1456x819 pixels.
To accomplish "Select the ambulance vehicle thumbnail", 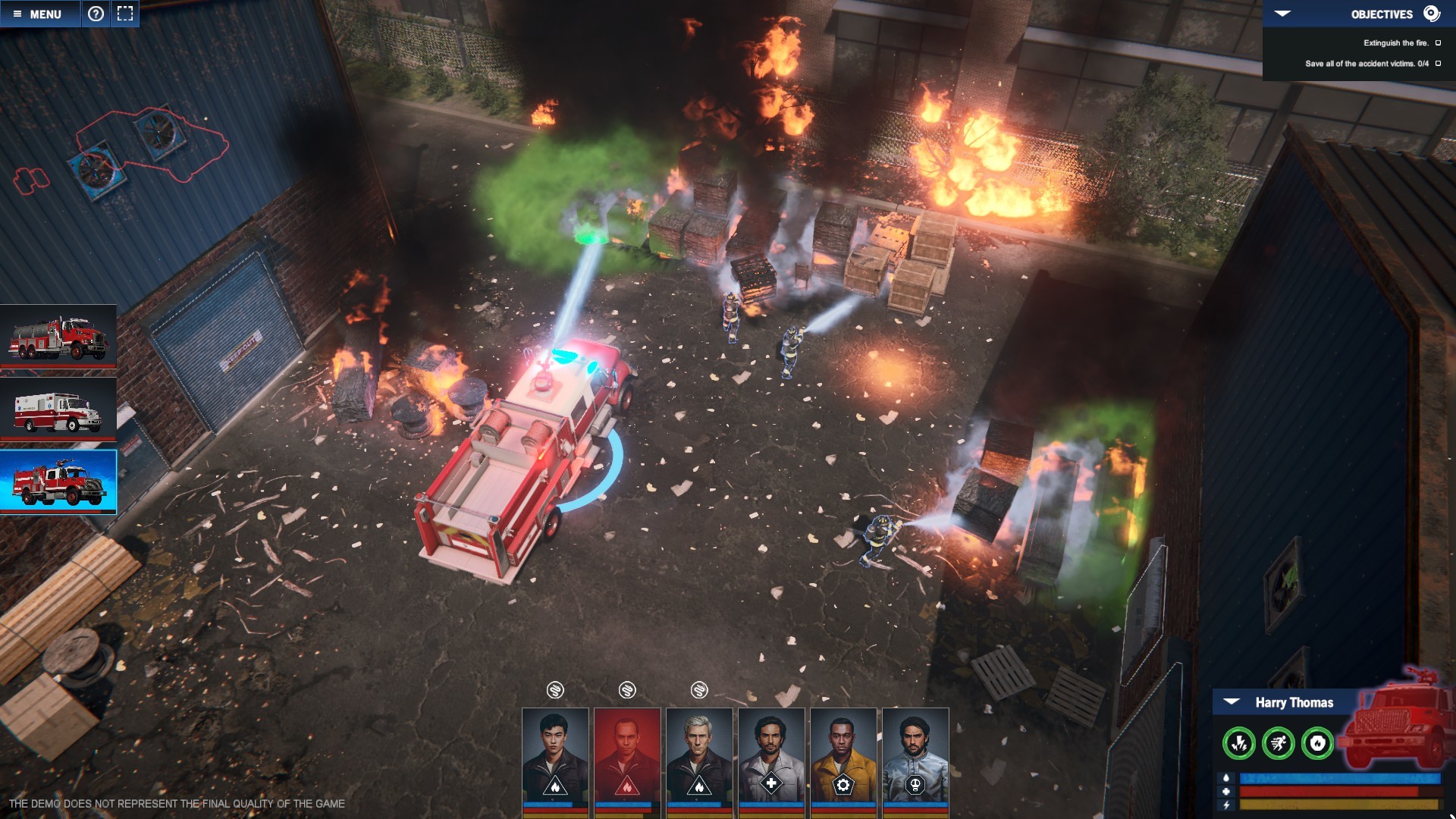I will [x=58, y=410].
